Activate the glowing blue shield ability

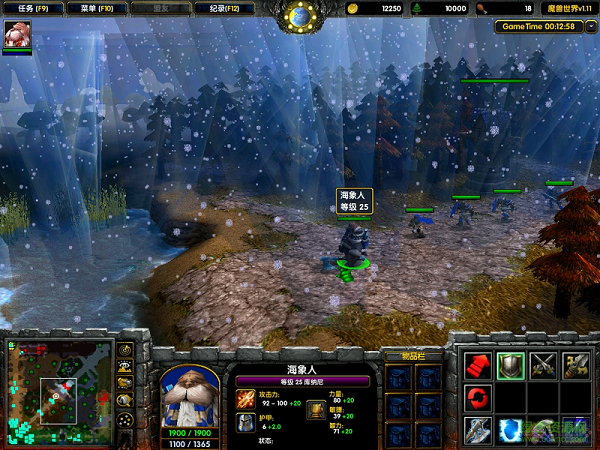click(x=511, y=431)
